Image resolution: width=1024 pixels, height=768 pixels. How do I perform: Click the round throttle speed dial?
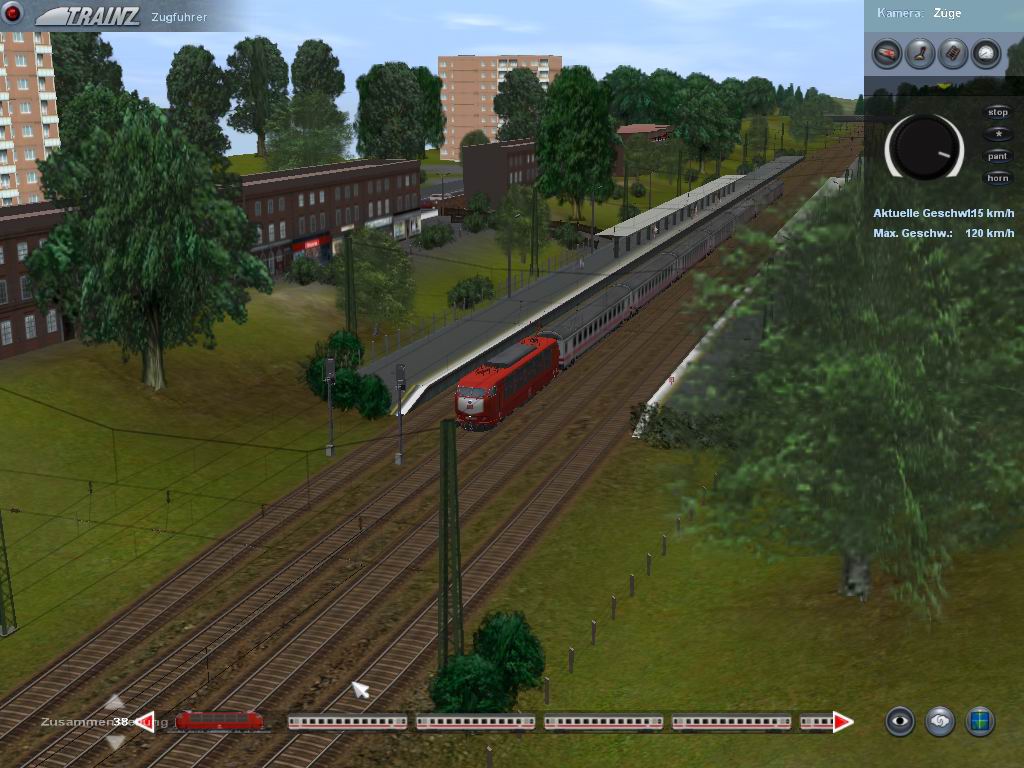[x=925, y=147]
